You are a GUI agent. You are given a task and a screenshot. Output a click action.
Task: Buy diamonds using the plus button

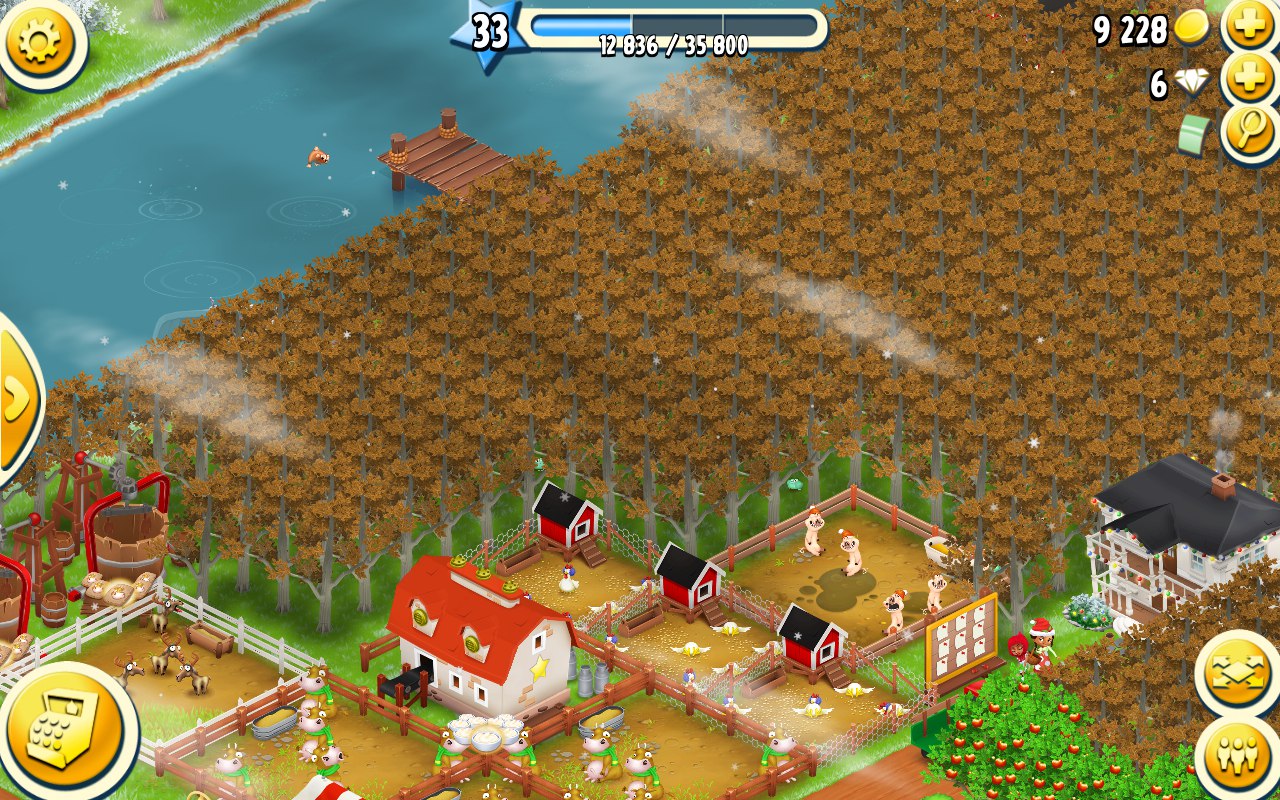1250,80
